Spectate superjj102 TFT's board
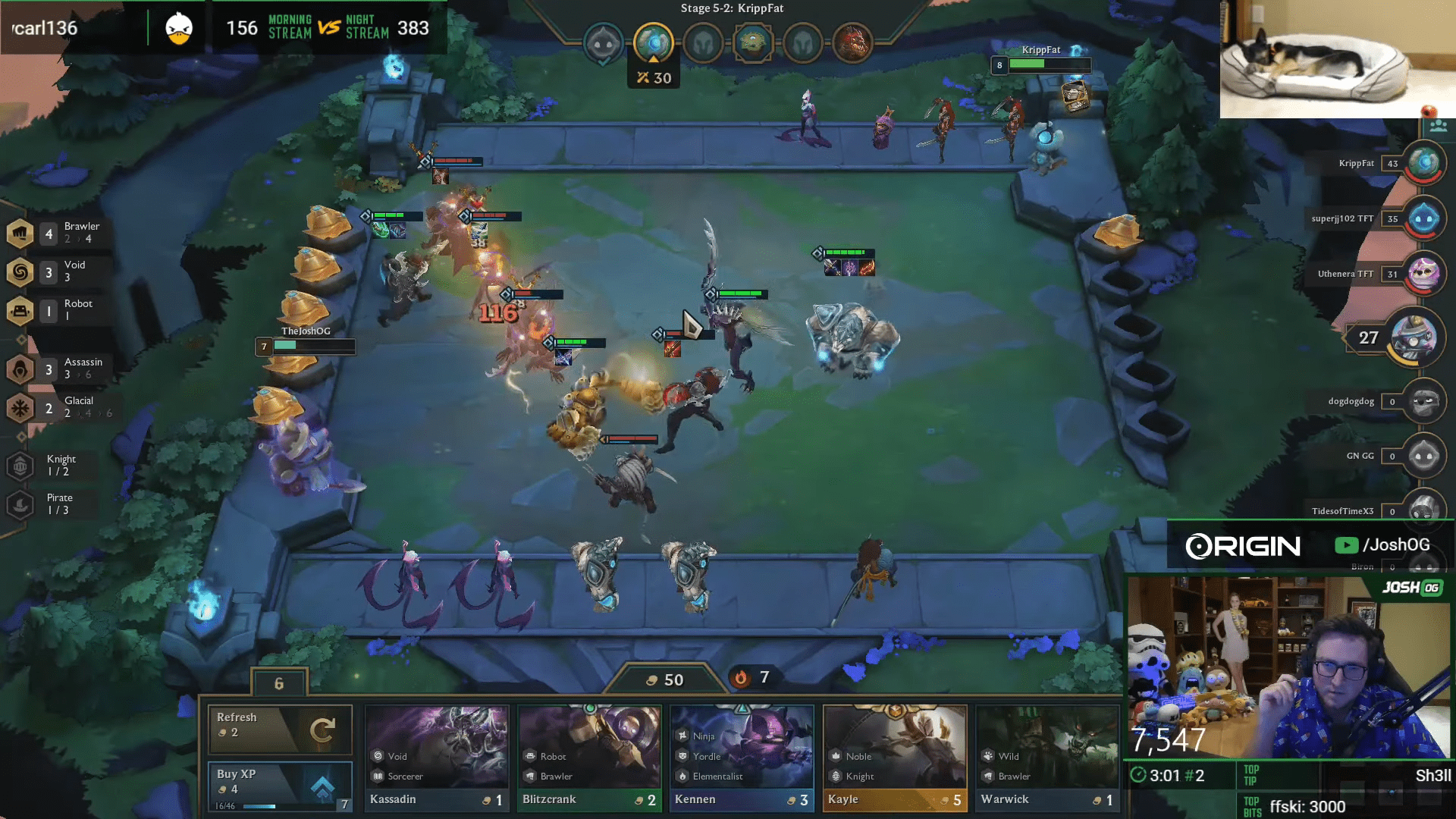 [1423, 218]
